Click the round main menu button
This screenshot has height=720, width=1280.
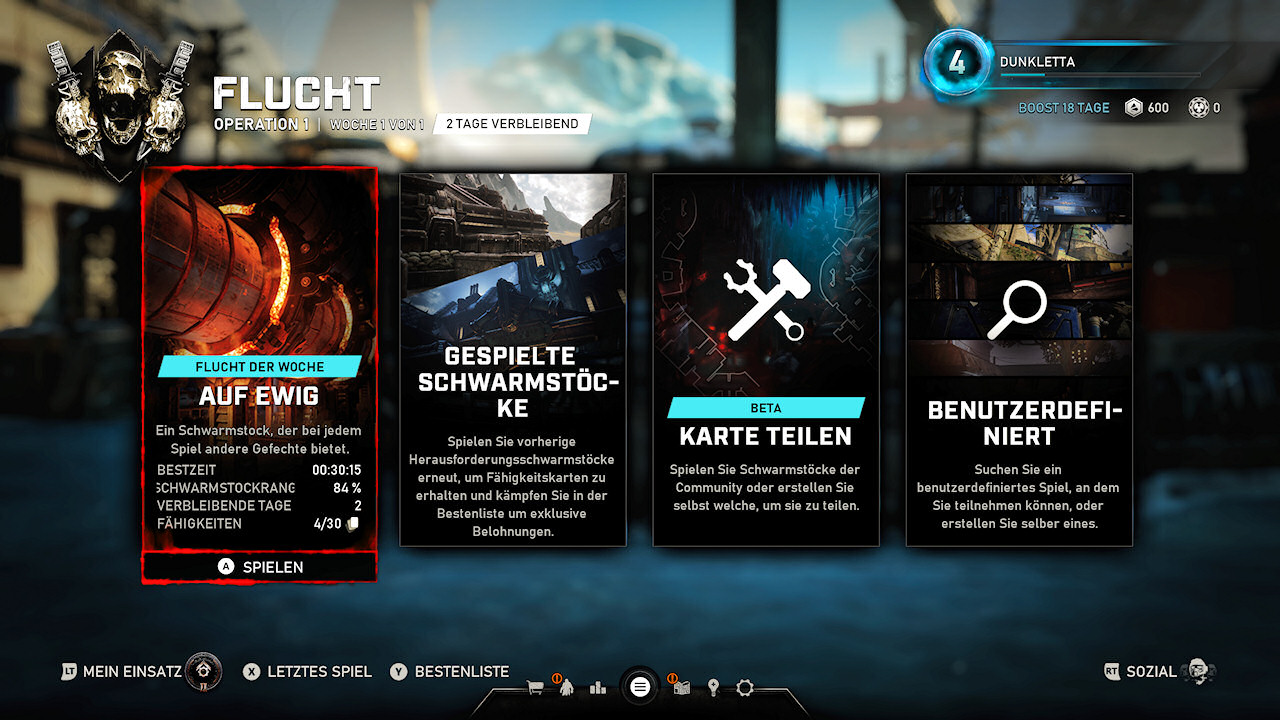coord(640,687)
